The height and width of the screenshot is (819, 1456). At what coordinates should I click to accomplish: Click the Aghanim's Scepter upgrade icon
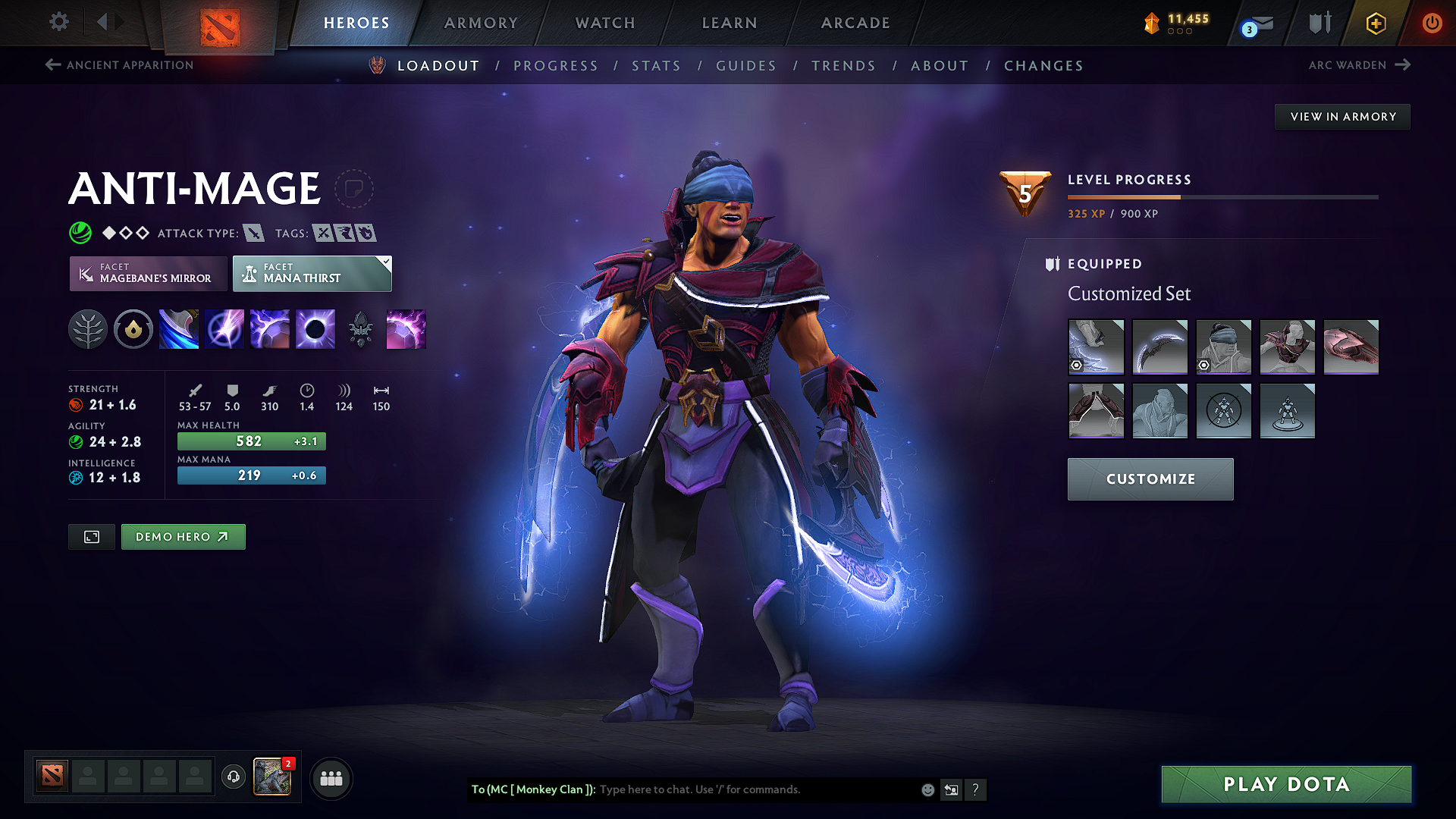tap(361, 329)
